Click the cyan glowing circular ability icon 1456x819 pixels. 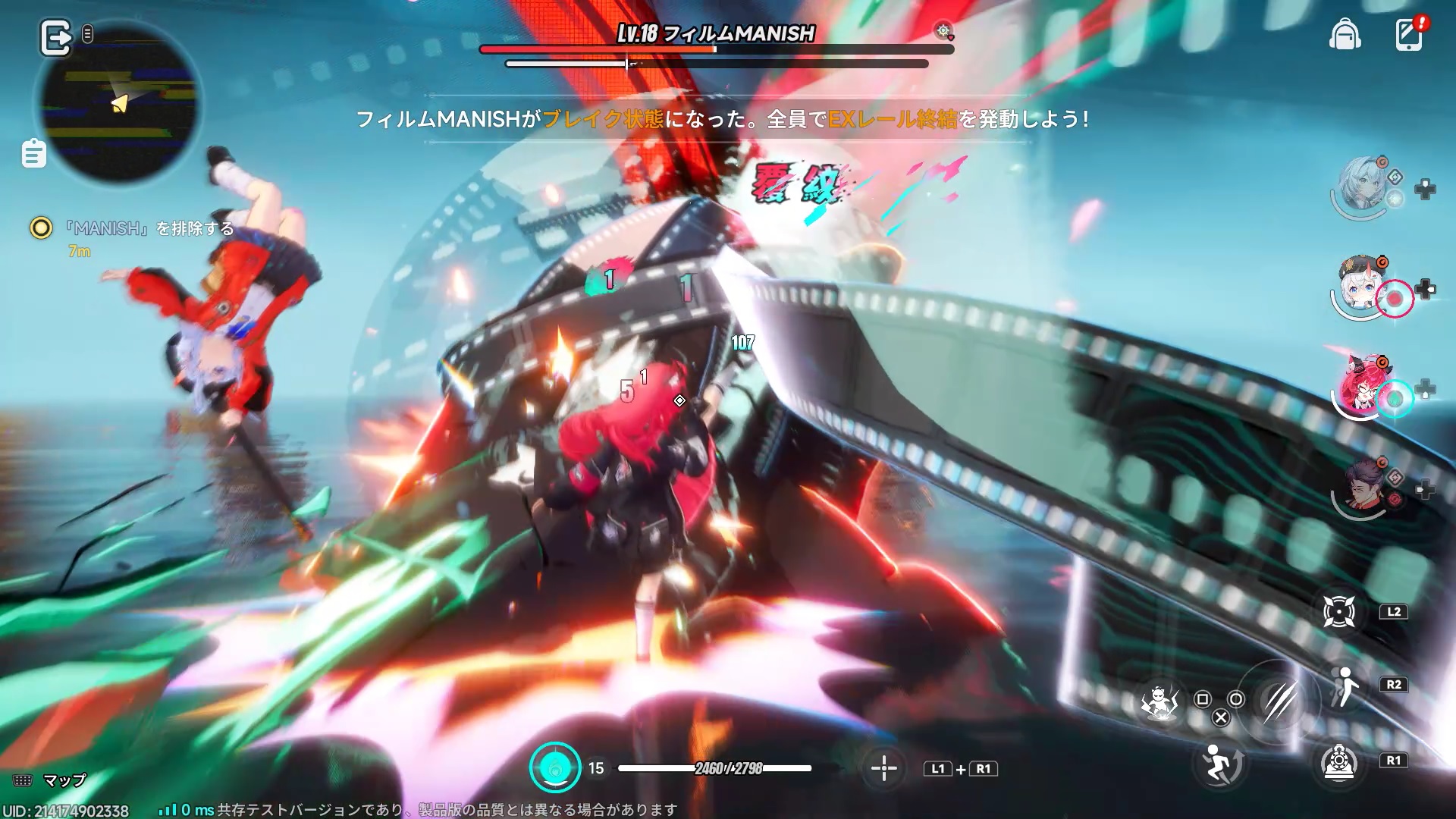pos(555,767)
